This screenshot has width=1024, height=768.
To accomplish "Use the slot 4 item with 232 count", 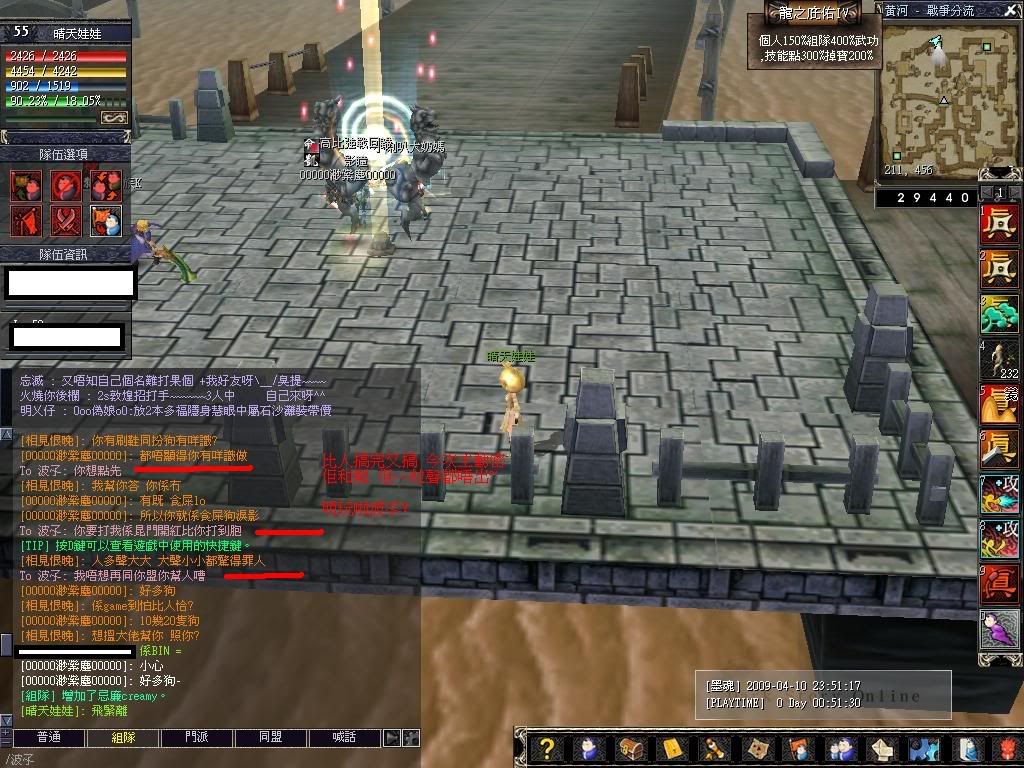I will coord(999,358).
